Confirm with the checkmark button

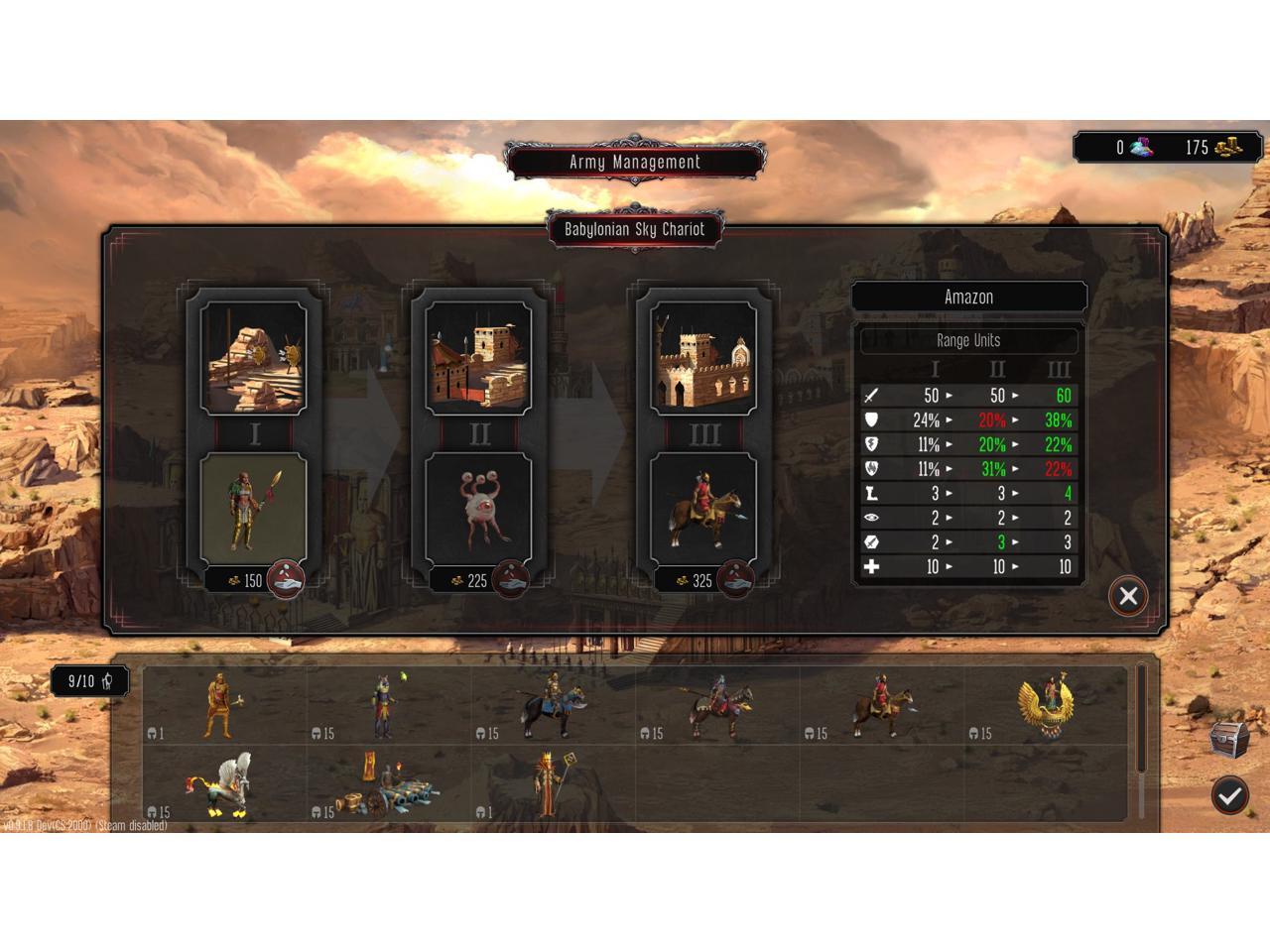(1229, 794)
